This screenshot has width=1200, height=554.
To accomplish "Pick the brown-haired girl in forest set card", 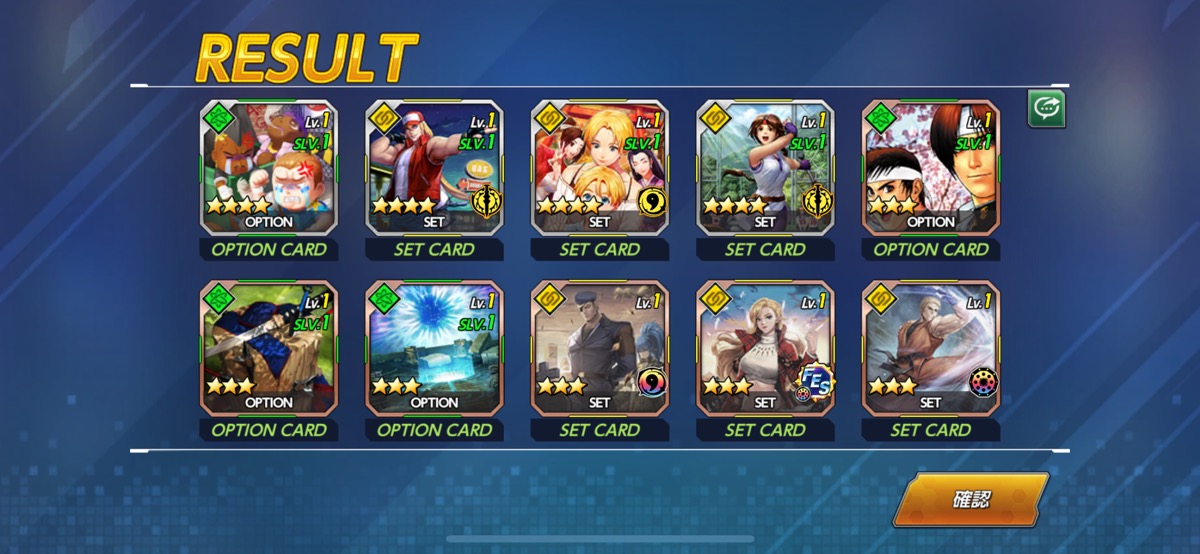I will [x=765, y=168].
